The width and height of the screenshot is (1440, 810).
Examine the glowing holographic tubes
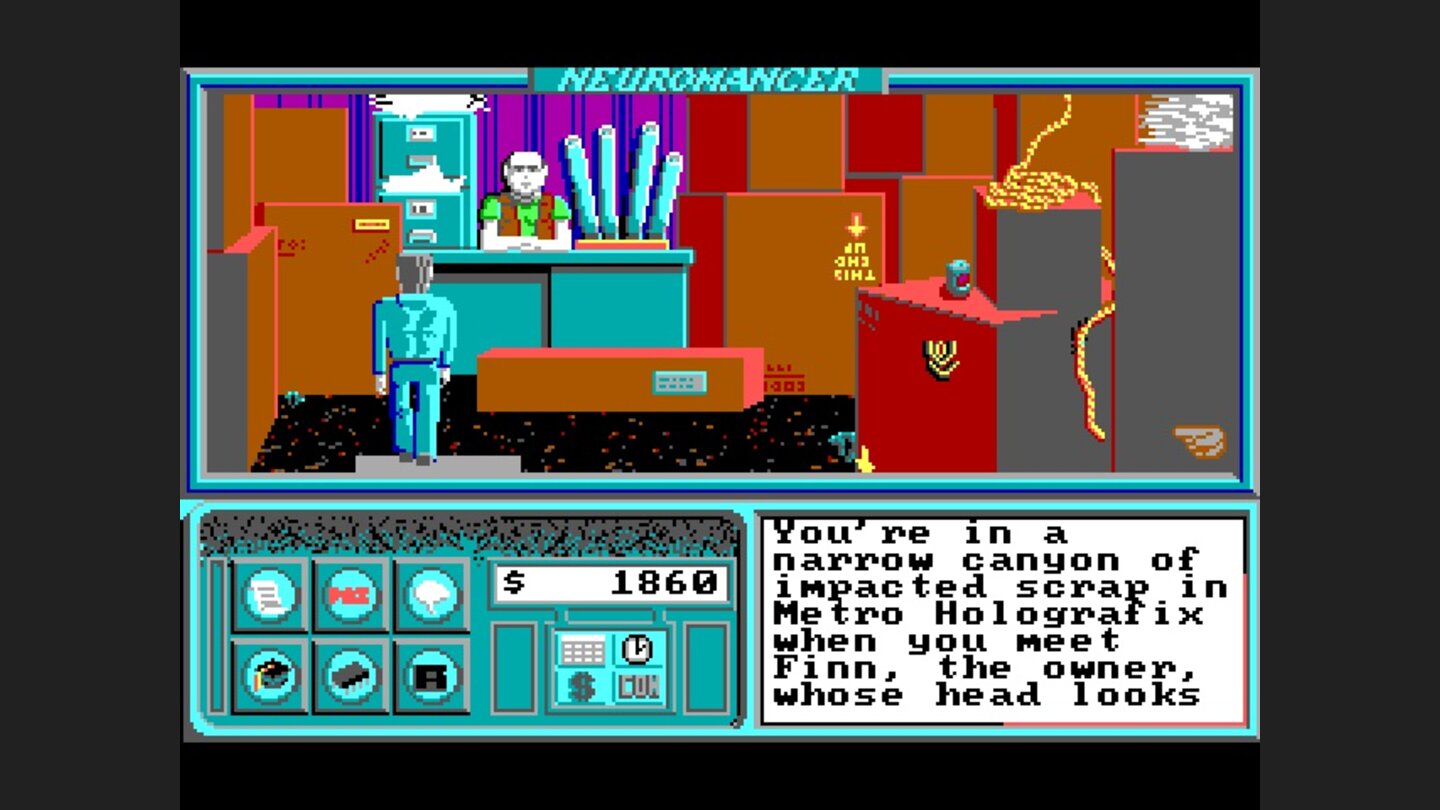tap(620, 185)
